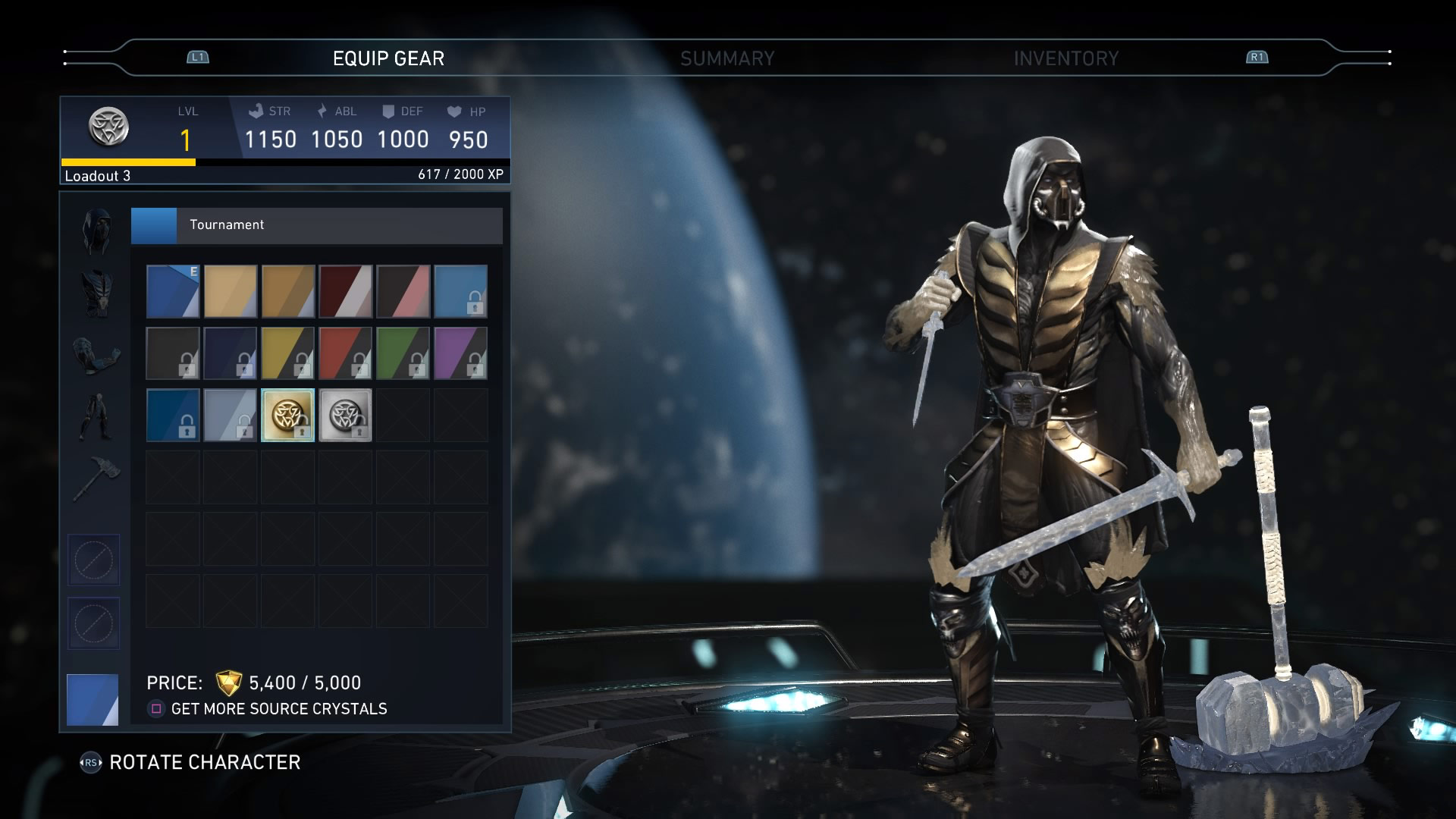Switch to the SUMMARY tab
This screenshot has width=1456, height=819.
(728, 57)
